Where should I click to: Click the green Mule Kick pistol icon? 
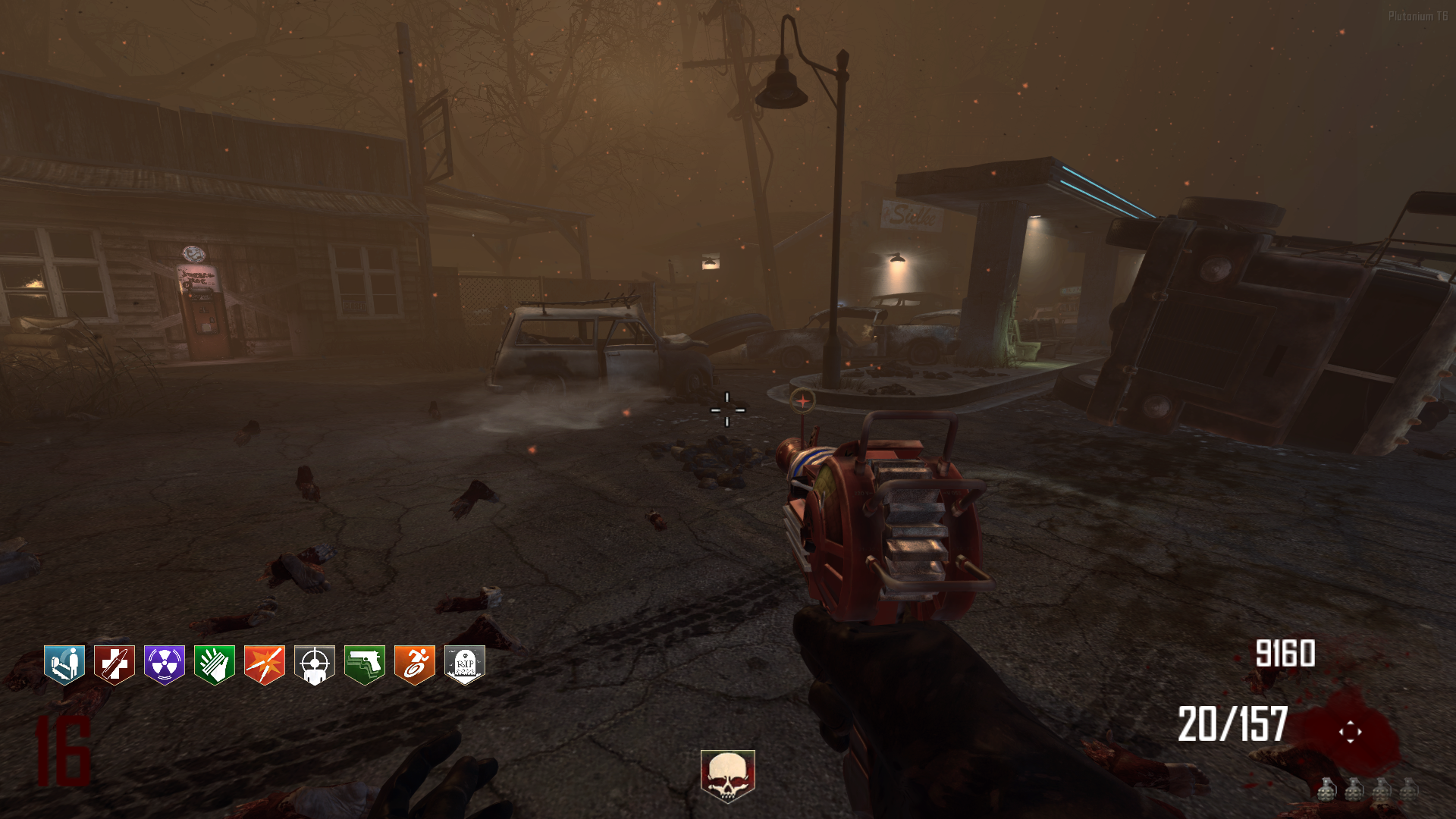click(365, 665)
